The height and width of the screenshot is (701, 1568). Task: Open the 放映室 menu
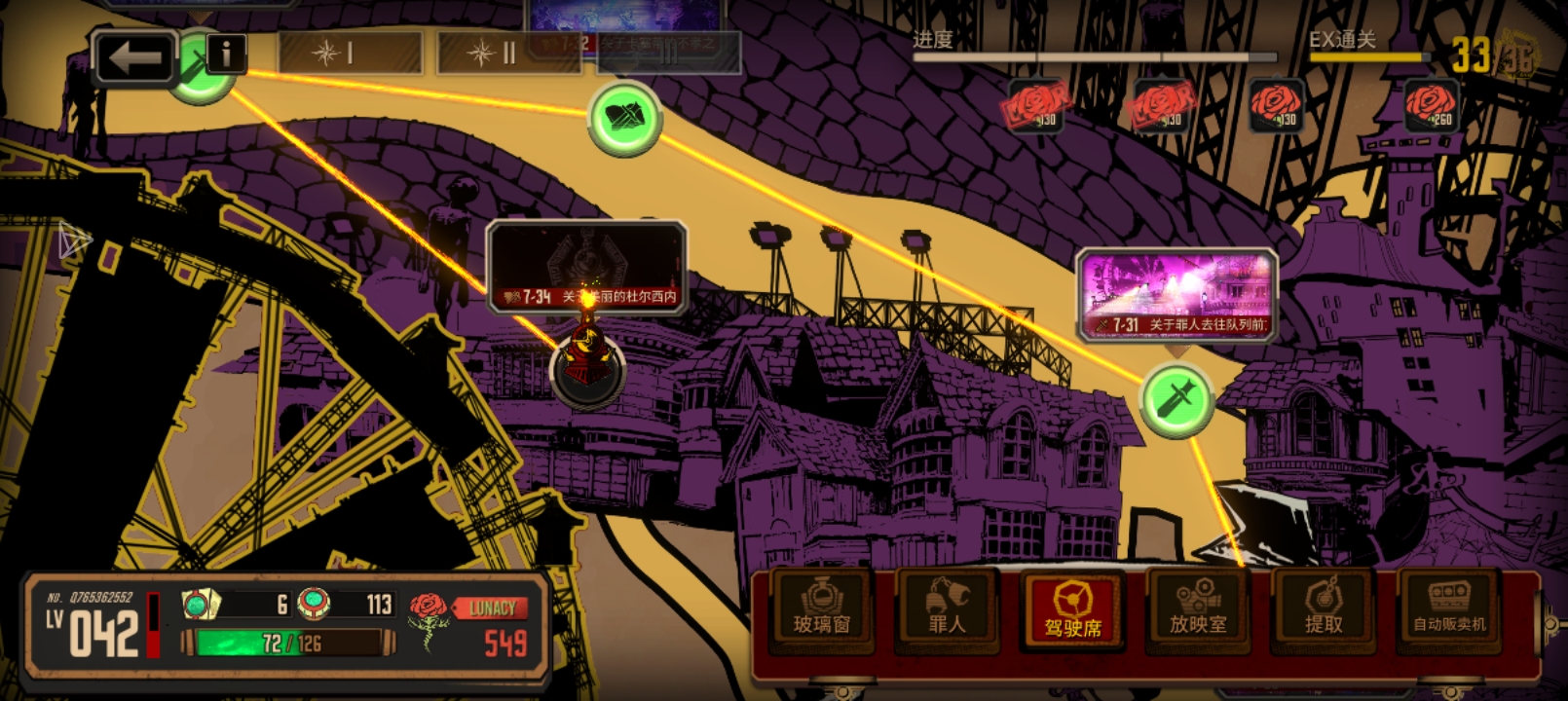(x=1198, y=609)
